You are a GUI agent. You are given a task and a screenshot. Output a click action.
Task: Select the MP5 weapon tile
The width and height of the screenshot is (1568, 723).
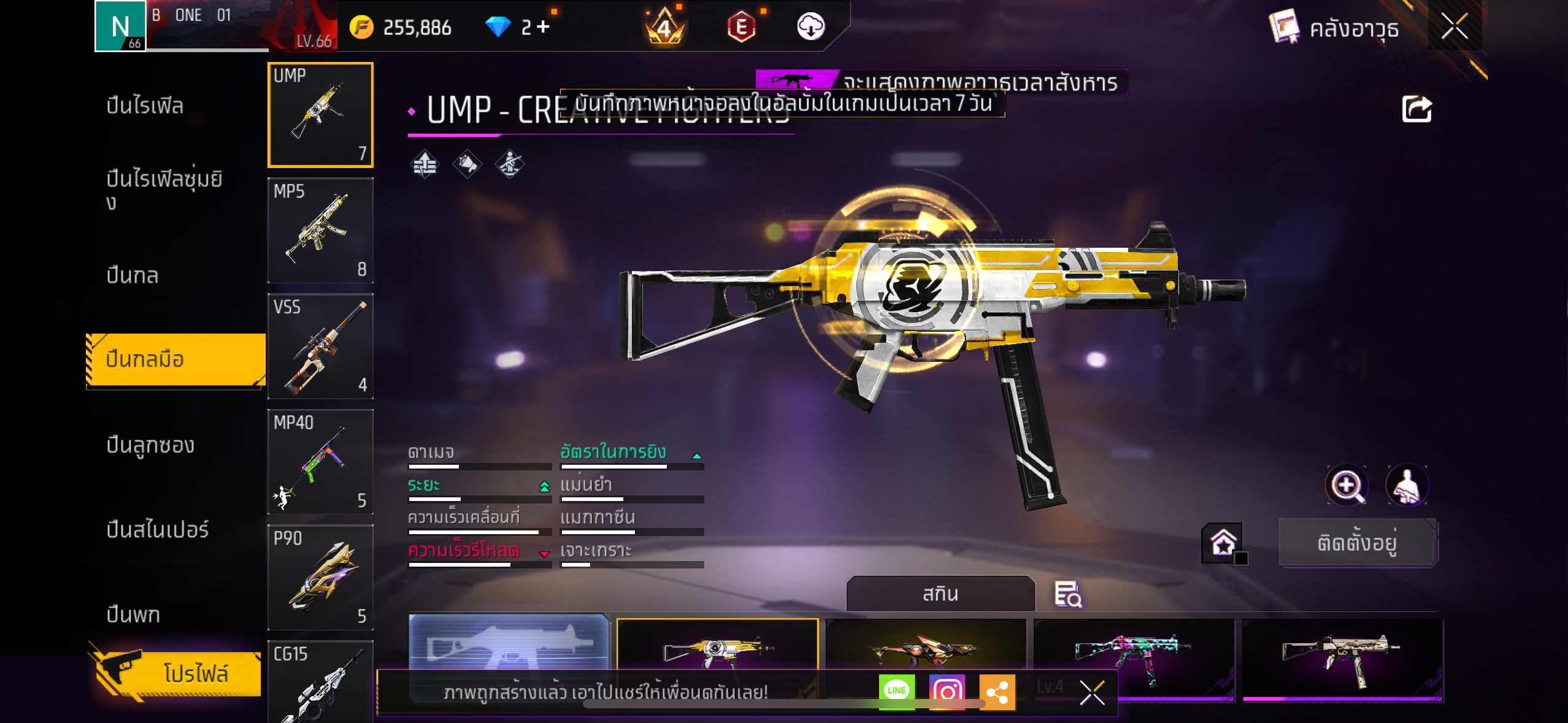pos(320,231)
